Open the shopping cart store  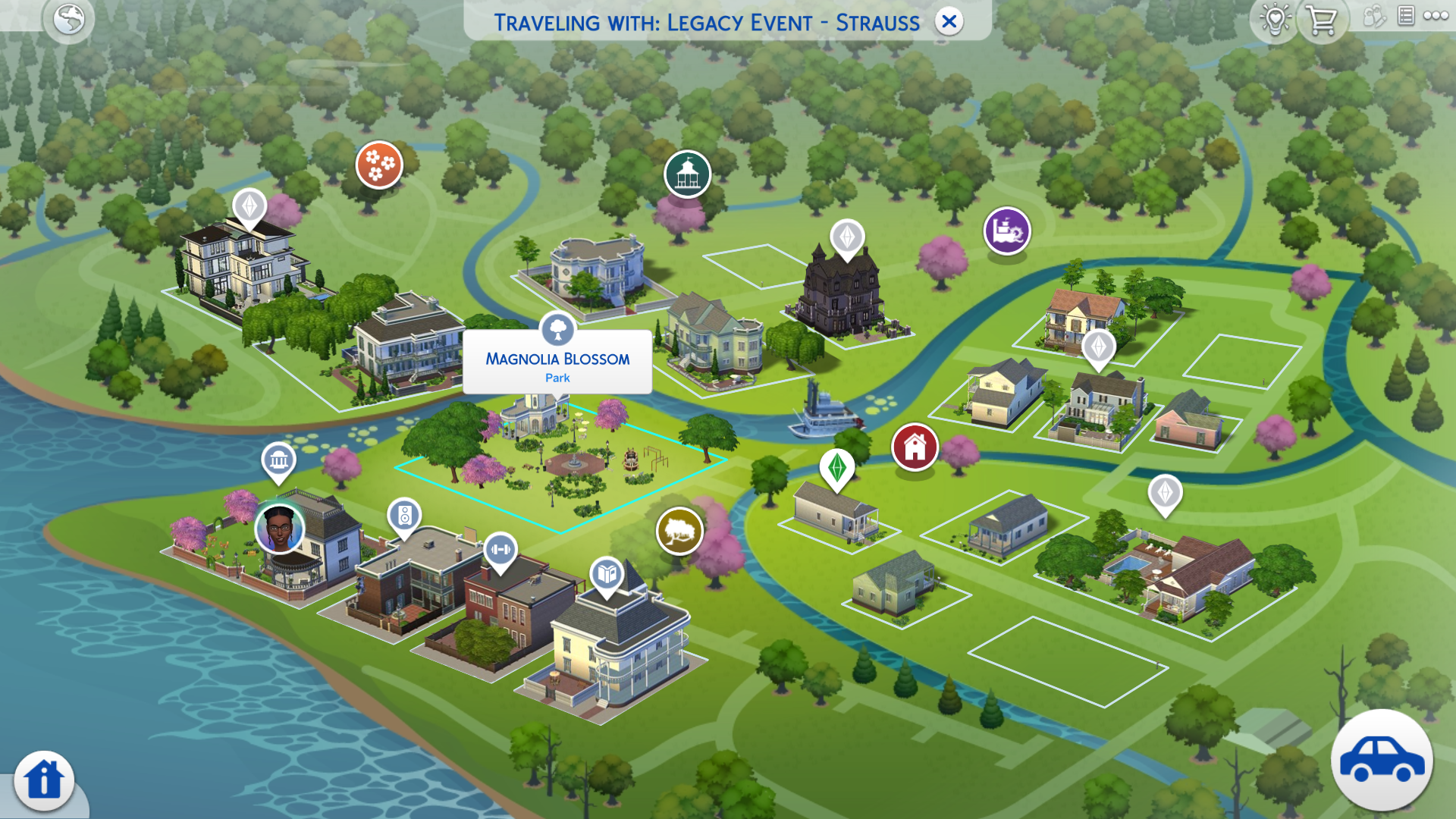click(x=1322, y=20)
